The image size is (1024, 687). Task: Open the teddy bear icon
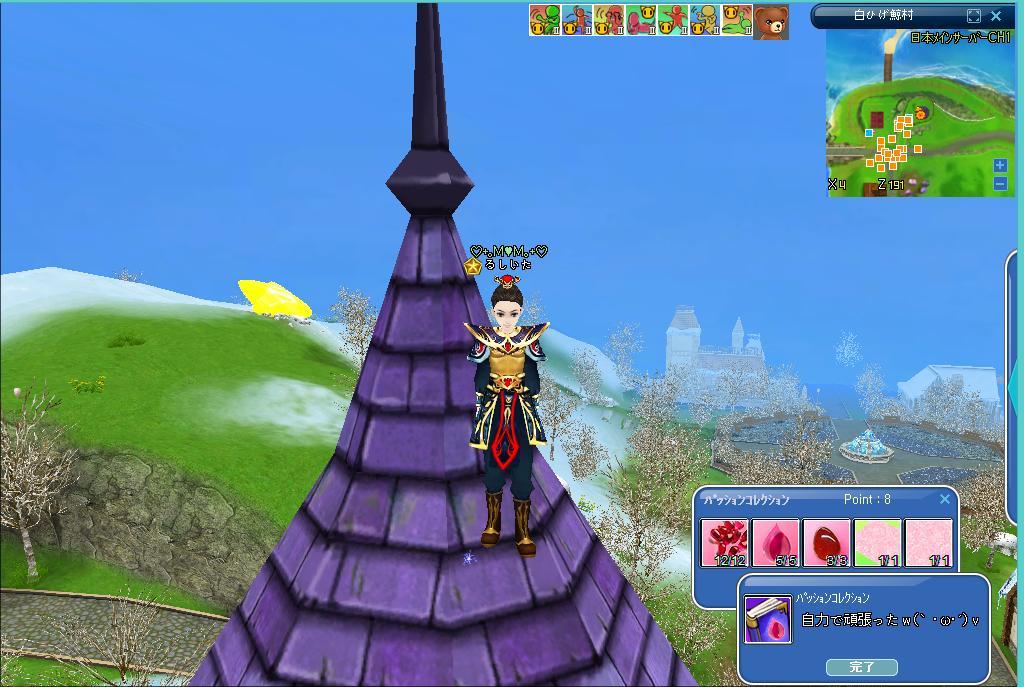tap(771, 21)
